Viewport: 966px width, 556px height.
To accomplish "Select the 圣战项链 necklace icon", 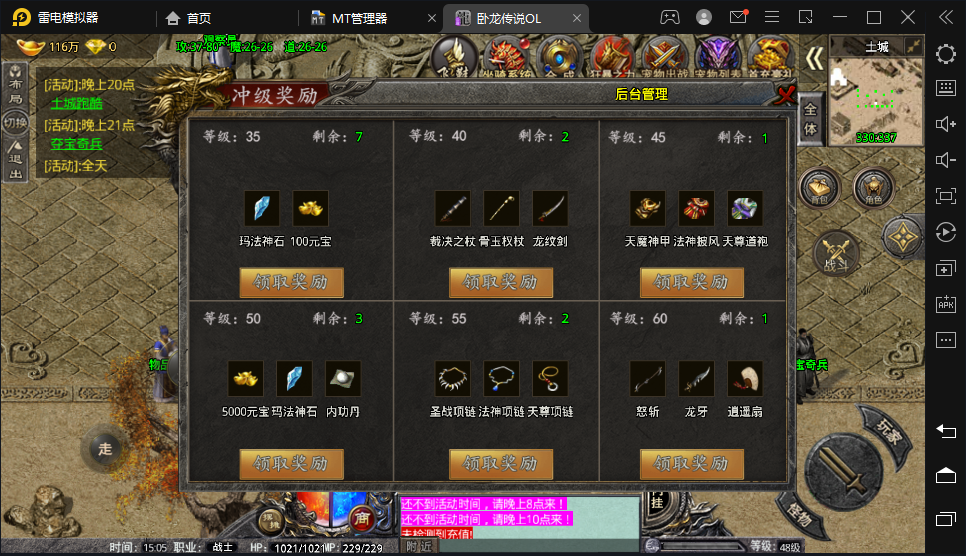I will click(453, 378).
